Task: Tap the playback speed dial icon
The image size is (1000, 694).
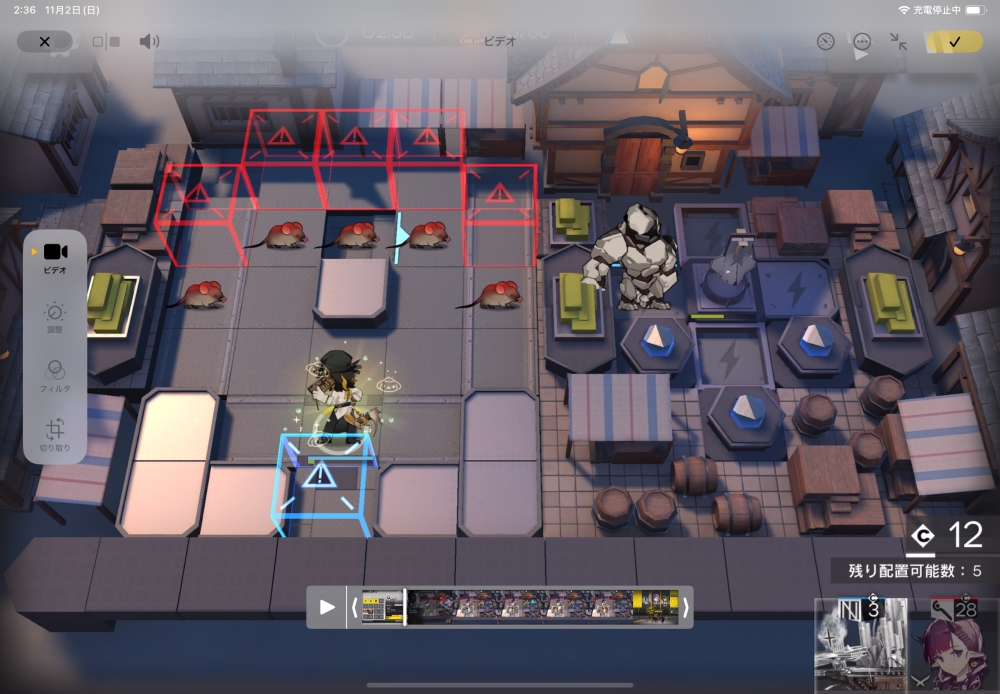Action: pos(825,42)
